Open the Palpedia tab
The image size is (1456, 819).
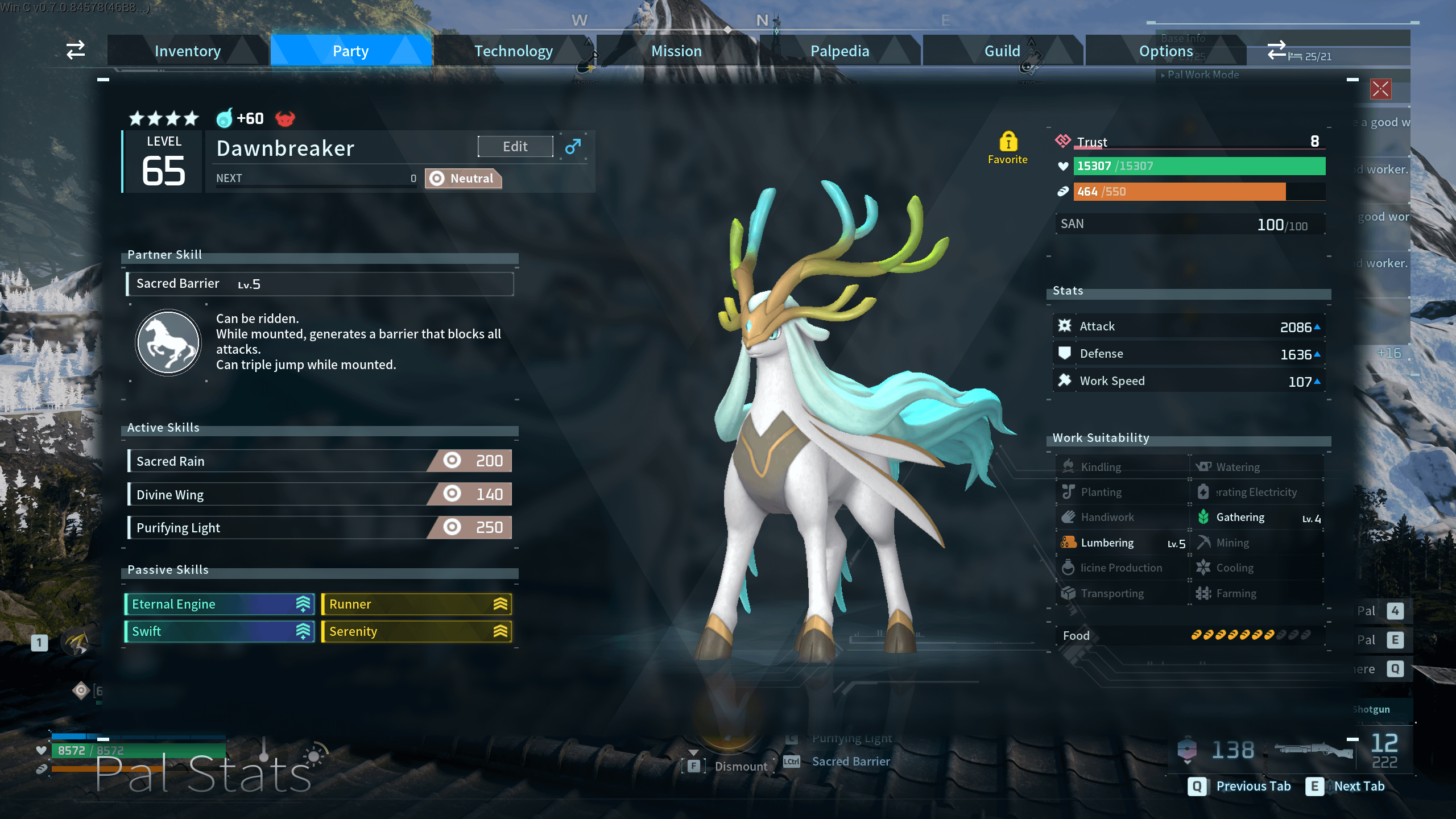point(839,51)
